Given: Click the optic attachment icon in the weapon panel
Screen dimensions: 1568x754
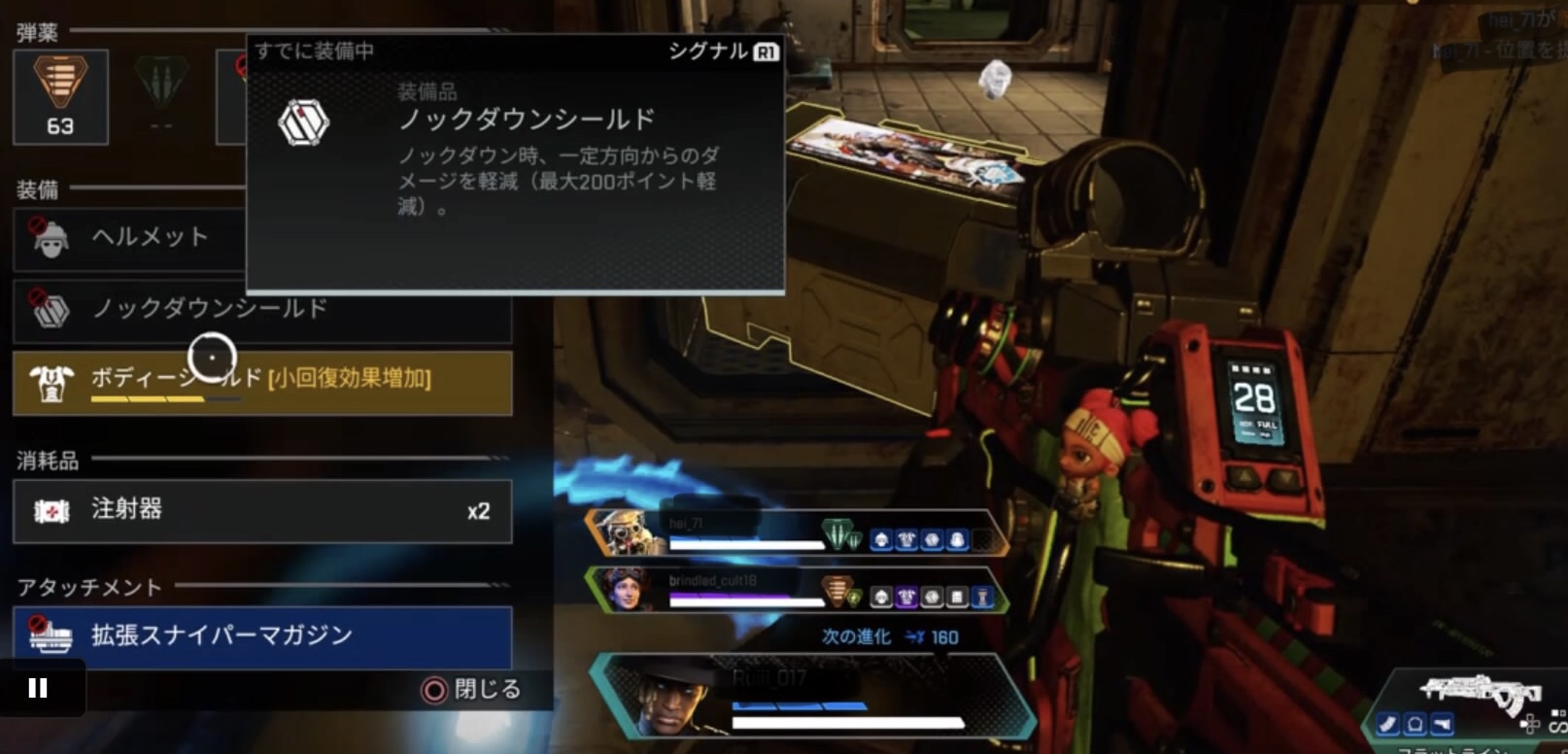Looking at the screenshot, I should [x=1414, y=724].
